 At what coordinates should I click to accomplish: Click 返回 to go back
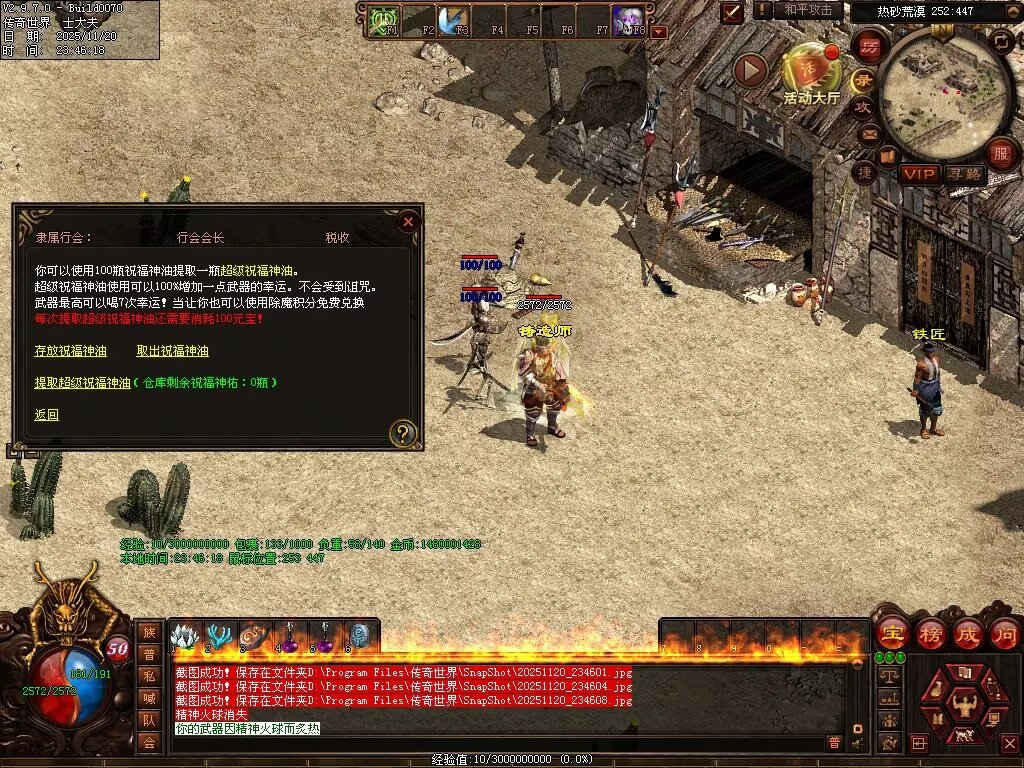(x=46, y=415)
